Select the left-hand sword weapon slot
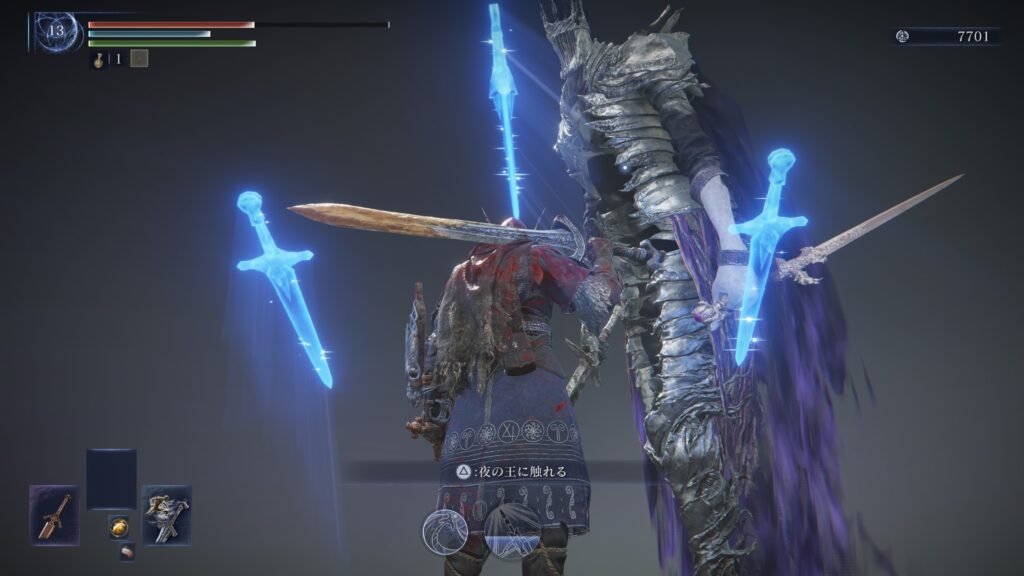The height and width of the screenshot is (576, 1024). tap(54, 515)
